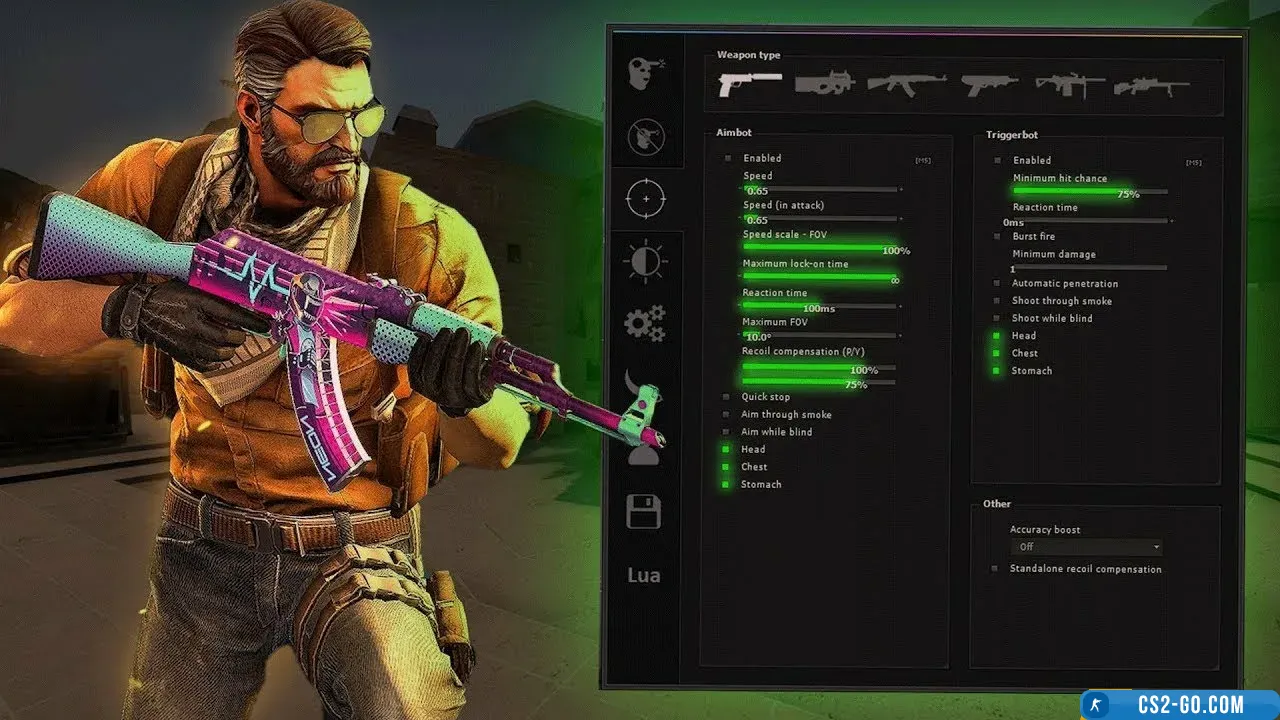The image size is (1280, 720).
Task: Select the pistol weapon type
Action: (x=750, y=85)
